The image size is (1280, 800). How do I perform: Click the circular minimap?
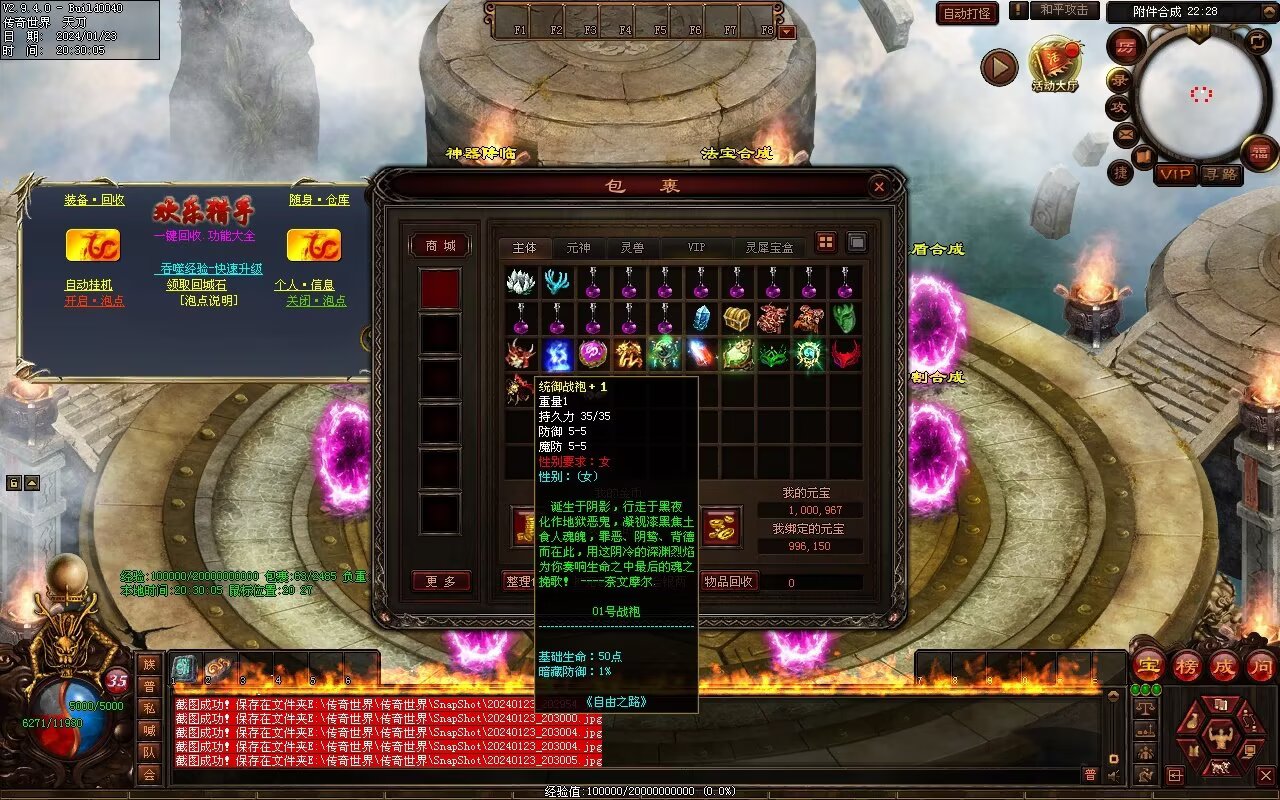tap(1201, 94)
